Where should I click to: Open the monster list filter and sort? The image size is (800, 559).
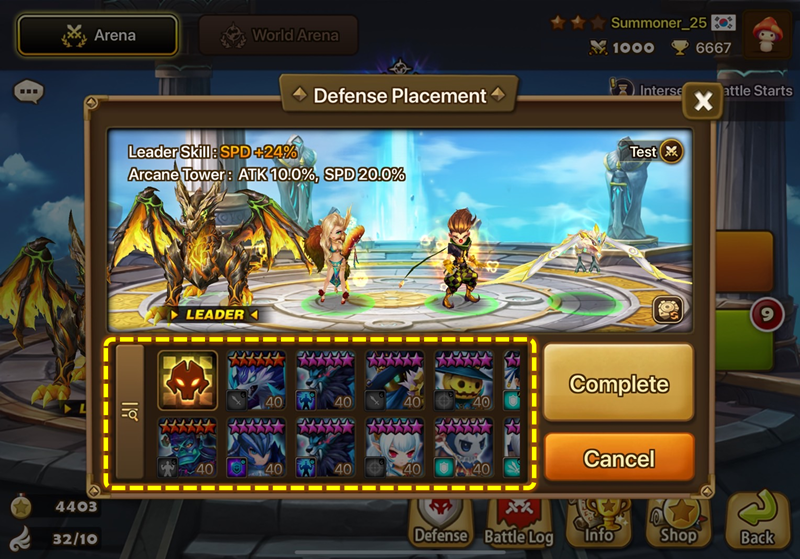click(130, 411)
